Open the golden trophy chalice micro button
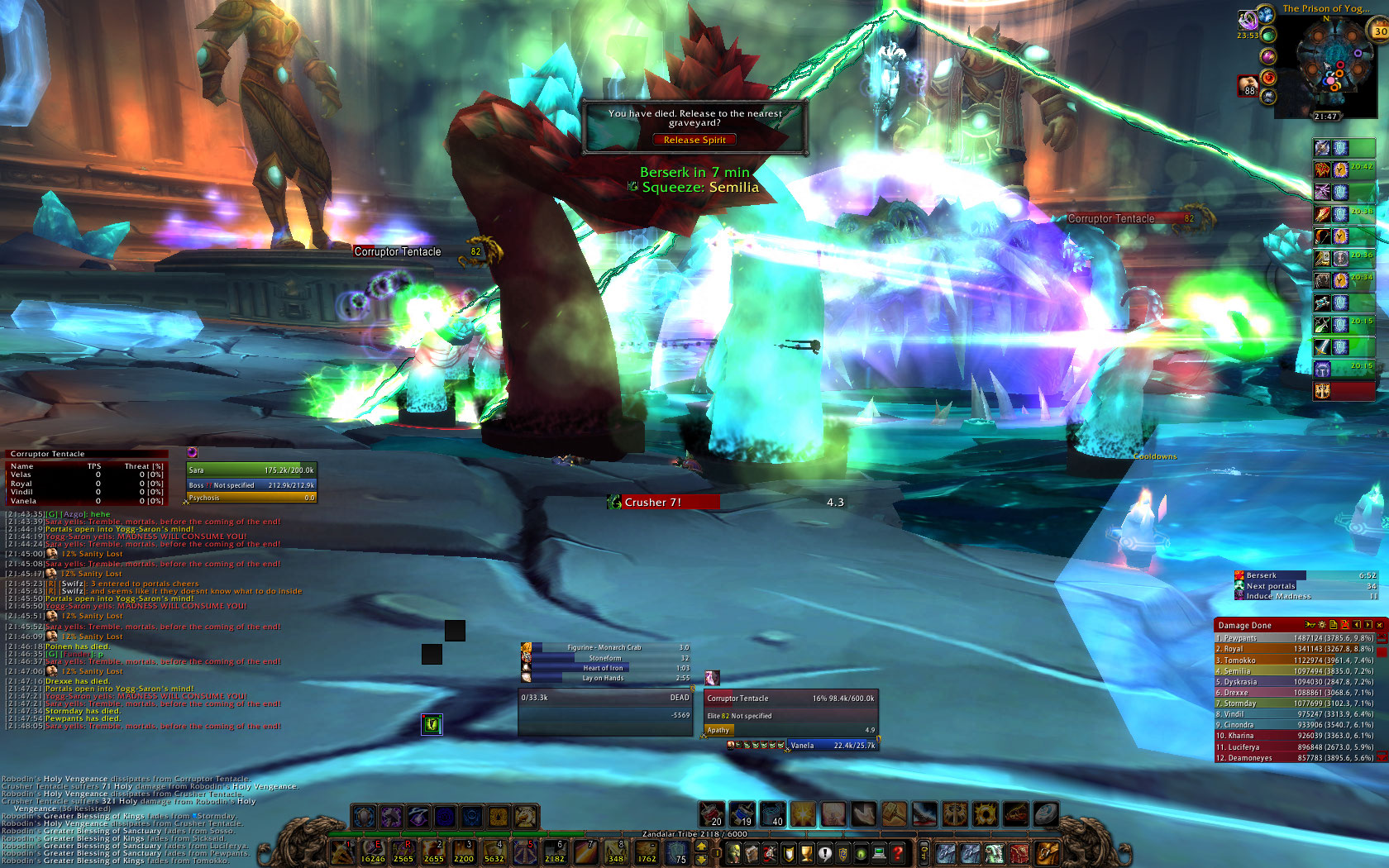 point(806,853)
